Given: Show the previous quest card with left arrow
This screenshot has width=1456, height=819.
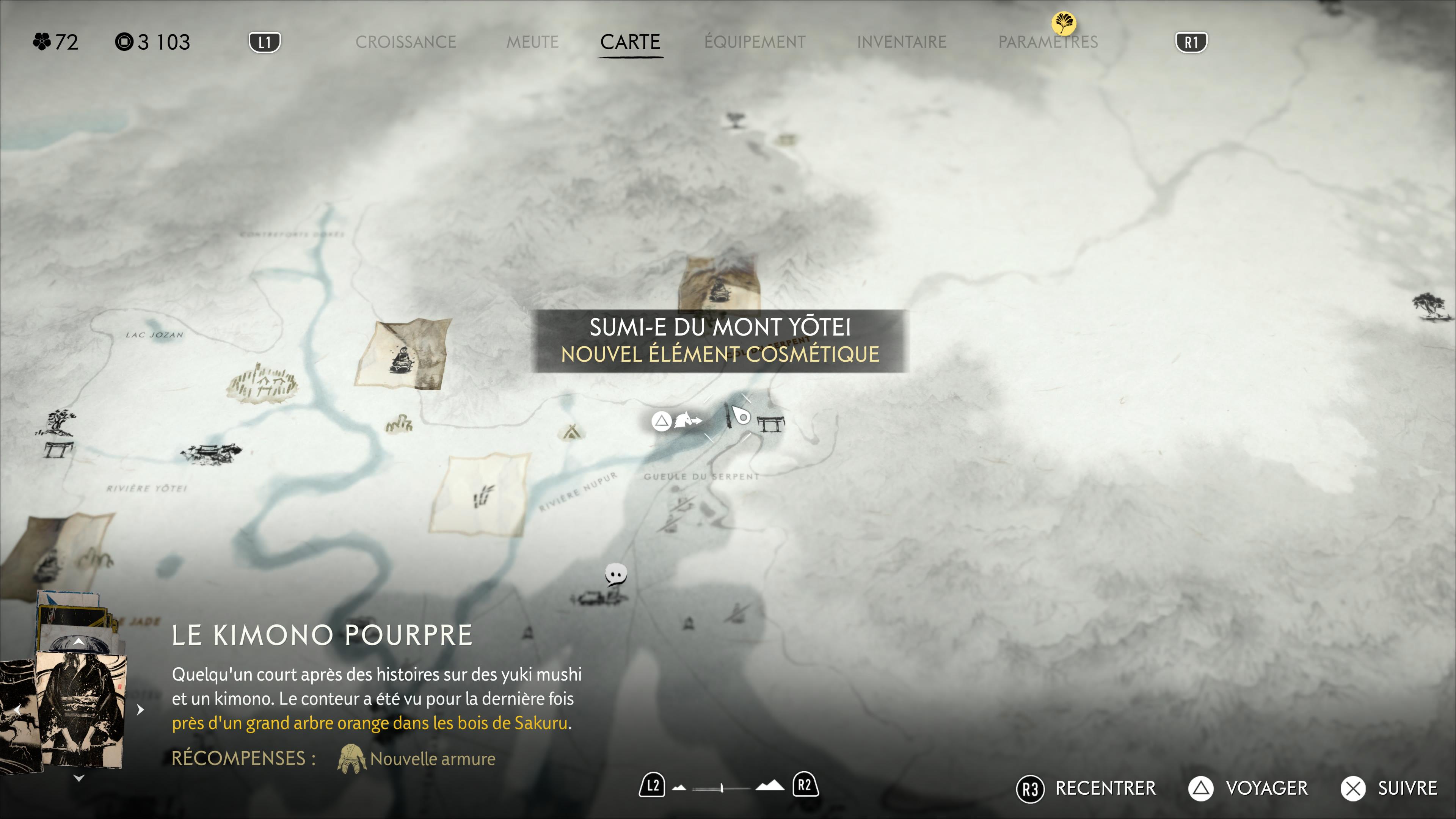Looking at the screenshot, I should coord(17,709).
